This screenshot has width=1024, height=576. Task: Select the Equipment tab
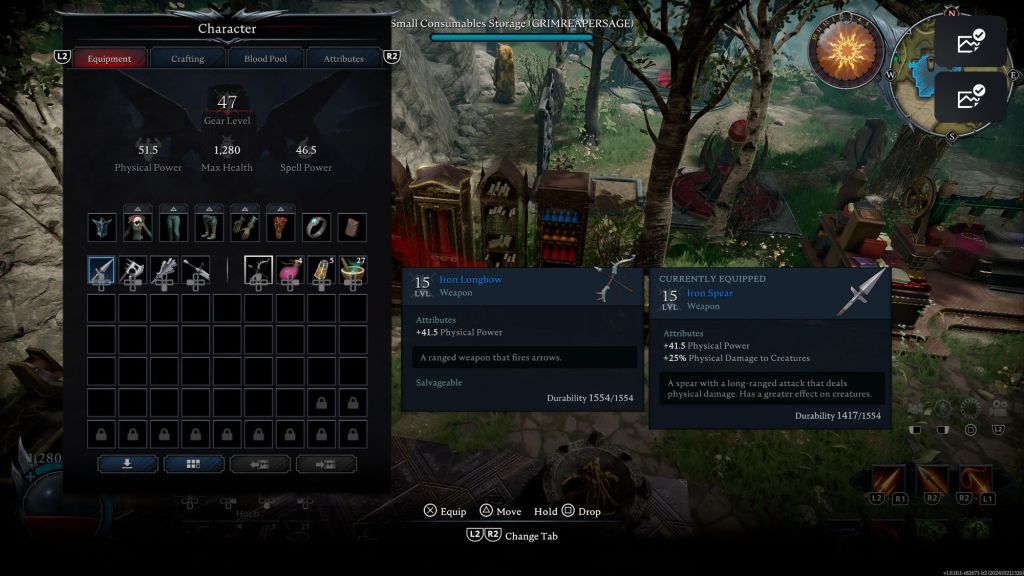(x=109, y=59)
